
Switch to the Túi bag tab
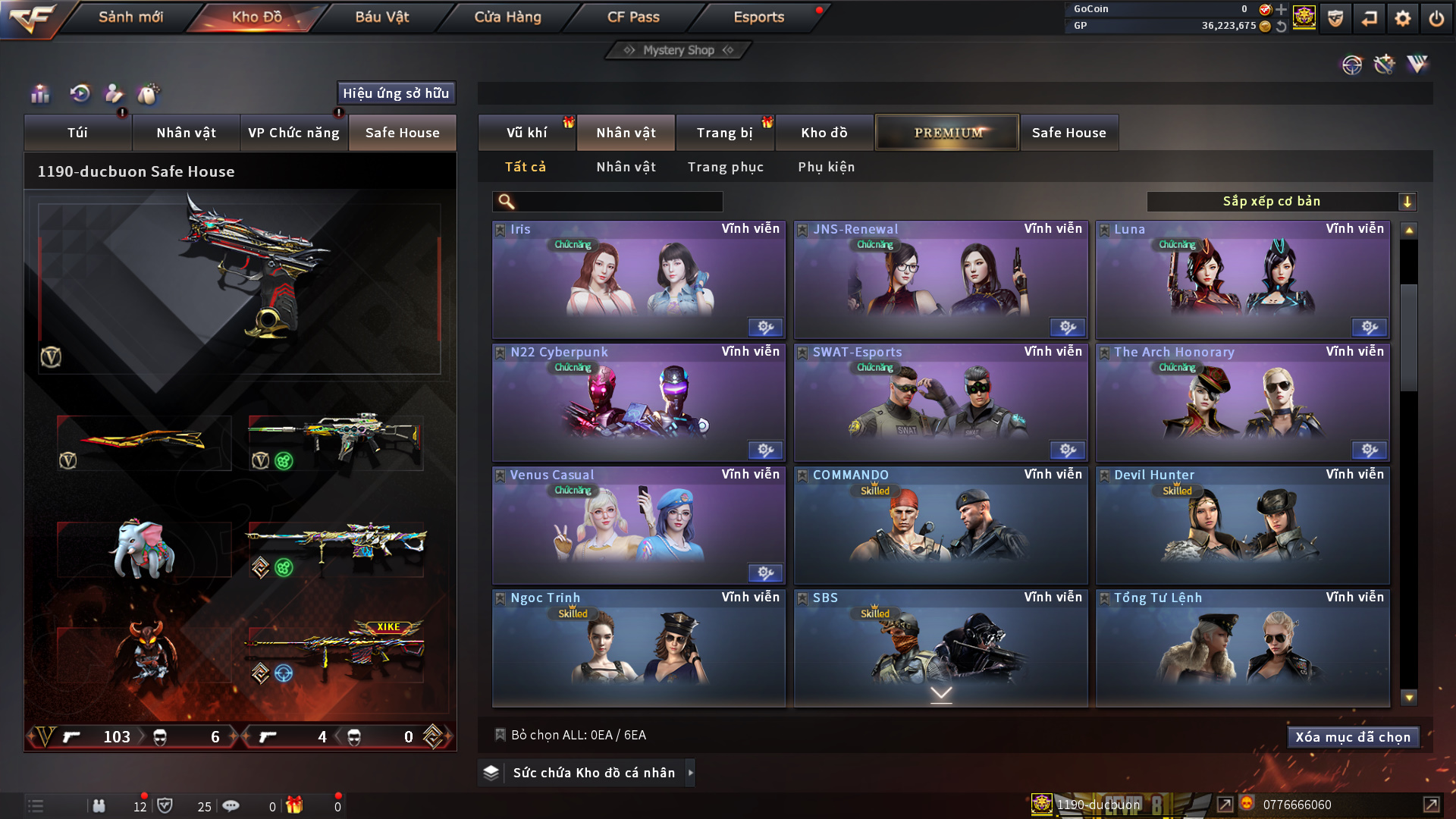77,133
